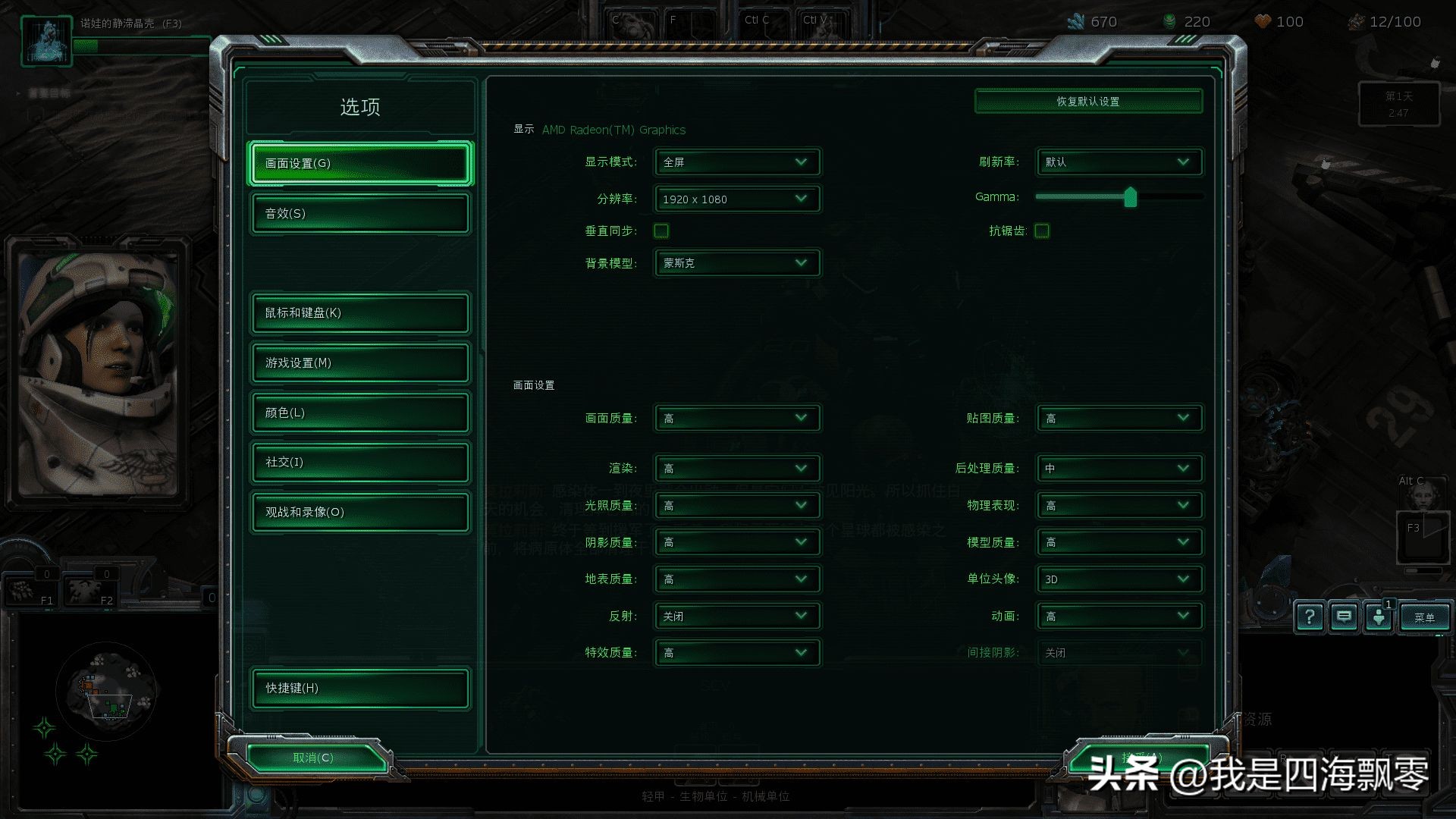
Task: Expand the 画面质量 graphics quality dropdown
Action: pos(736,418)
